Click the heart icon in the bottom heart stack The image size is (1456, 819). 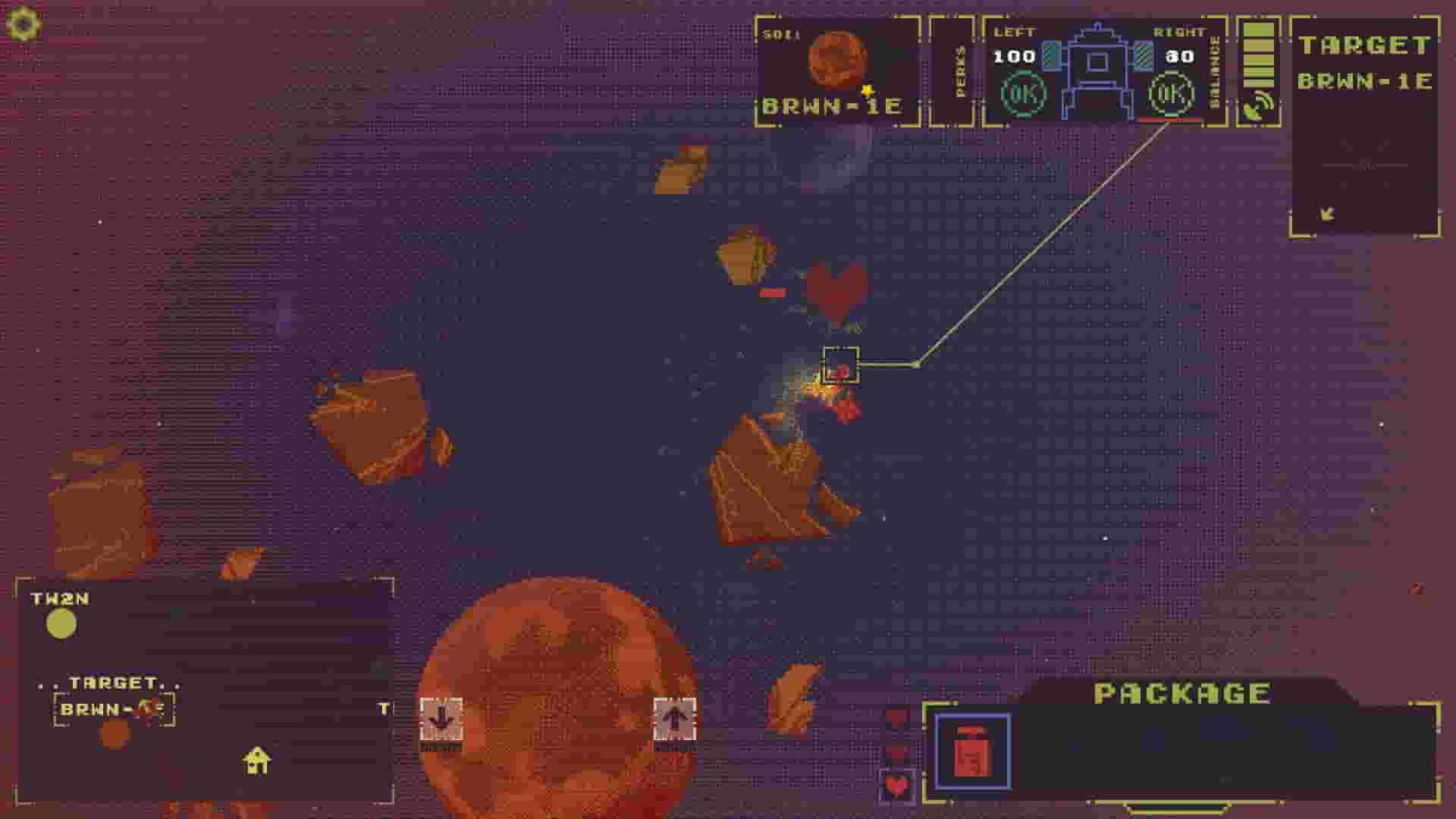898,786
